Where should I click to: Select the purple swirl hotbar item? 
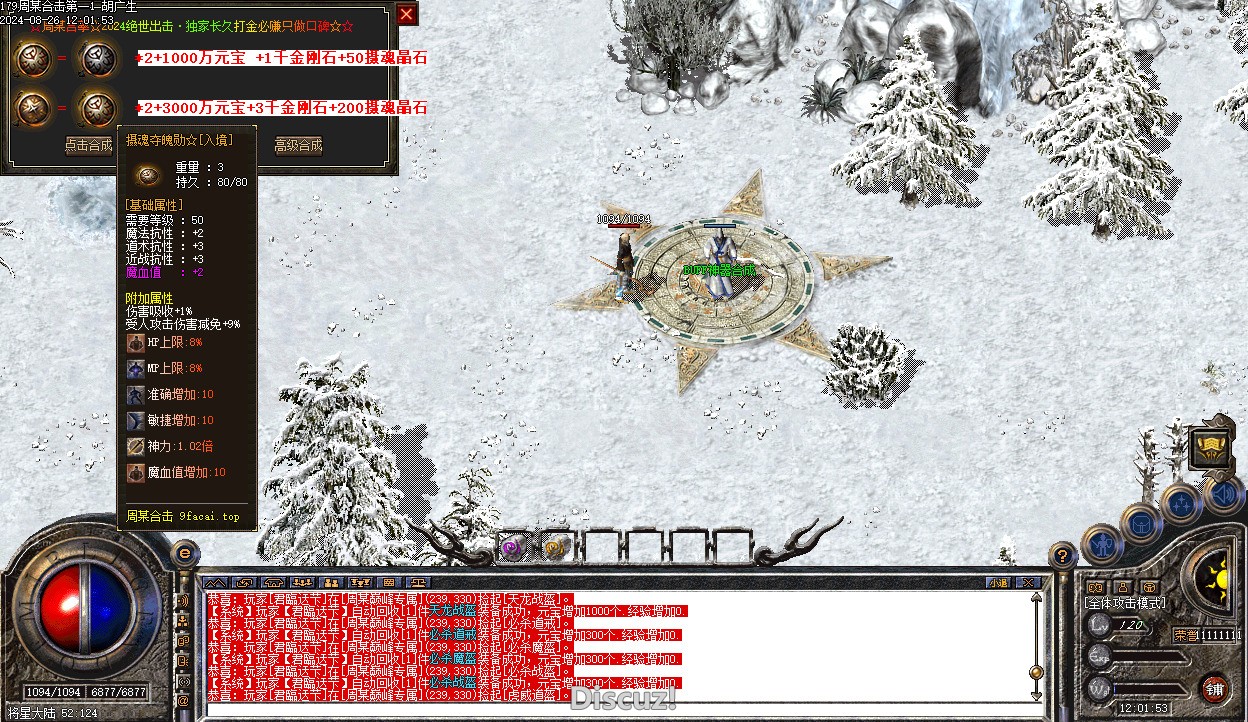[513, 547]
